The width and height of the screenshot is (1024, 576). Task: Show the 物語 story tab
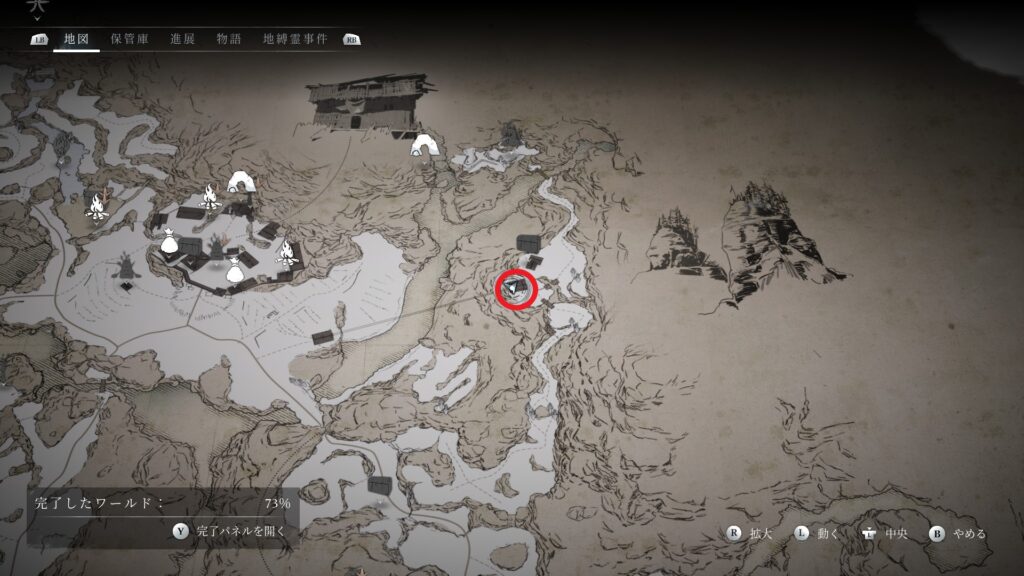(x=228, y=39)
